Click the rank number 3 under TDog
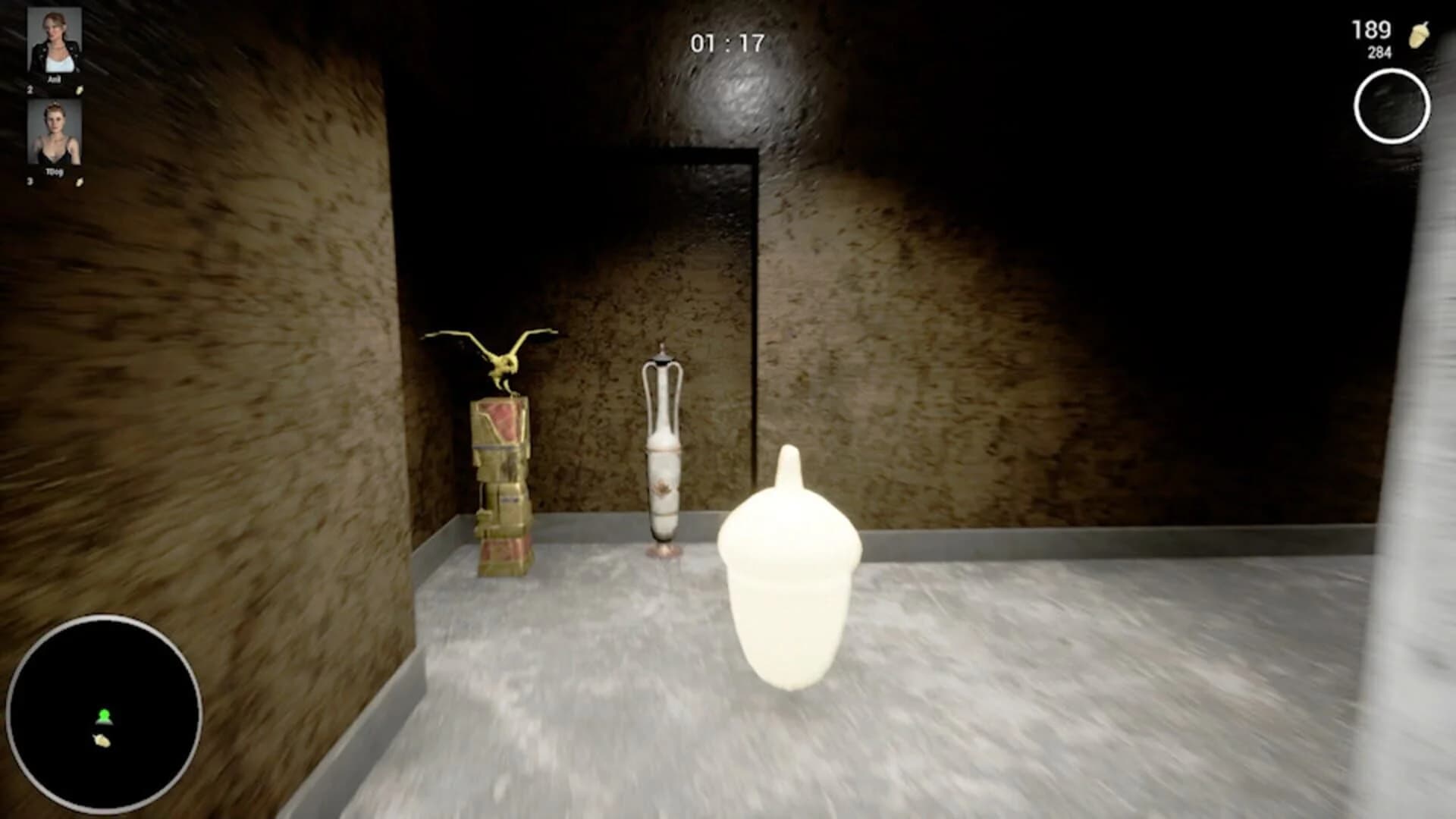Image resolution: width=1456 pixels, height=819 pixels. point(30,182)
